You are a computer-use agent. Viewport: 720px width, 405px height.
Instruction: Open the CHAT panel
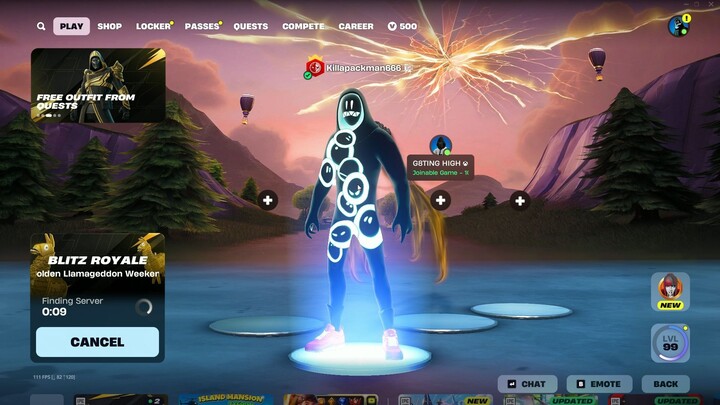click(527, 384)
